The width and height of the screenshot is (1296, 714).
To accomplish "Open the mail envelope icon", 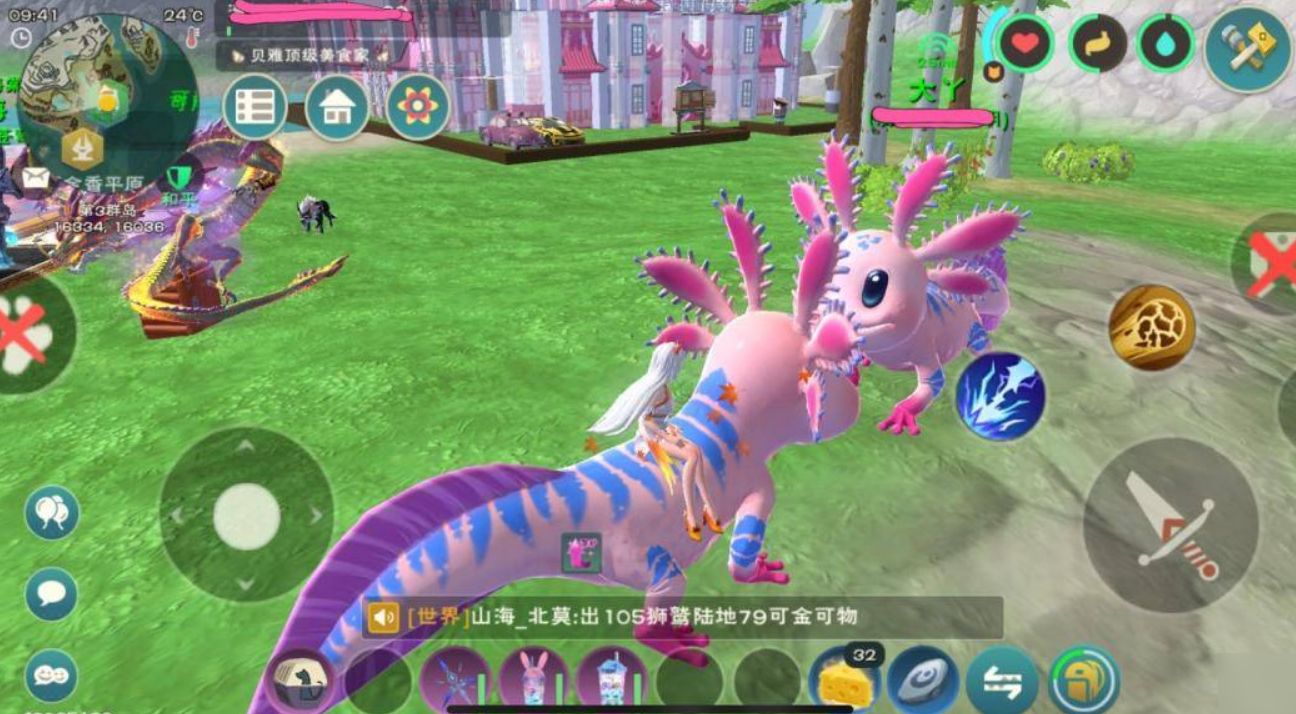I will (37, 177).
